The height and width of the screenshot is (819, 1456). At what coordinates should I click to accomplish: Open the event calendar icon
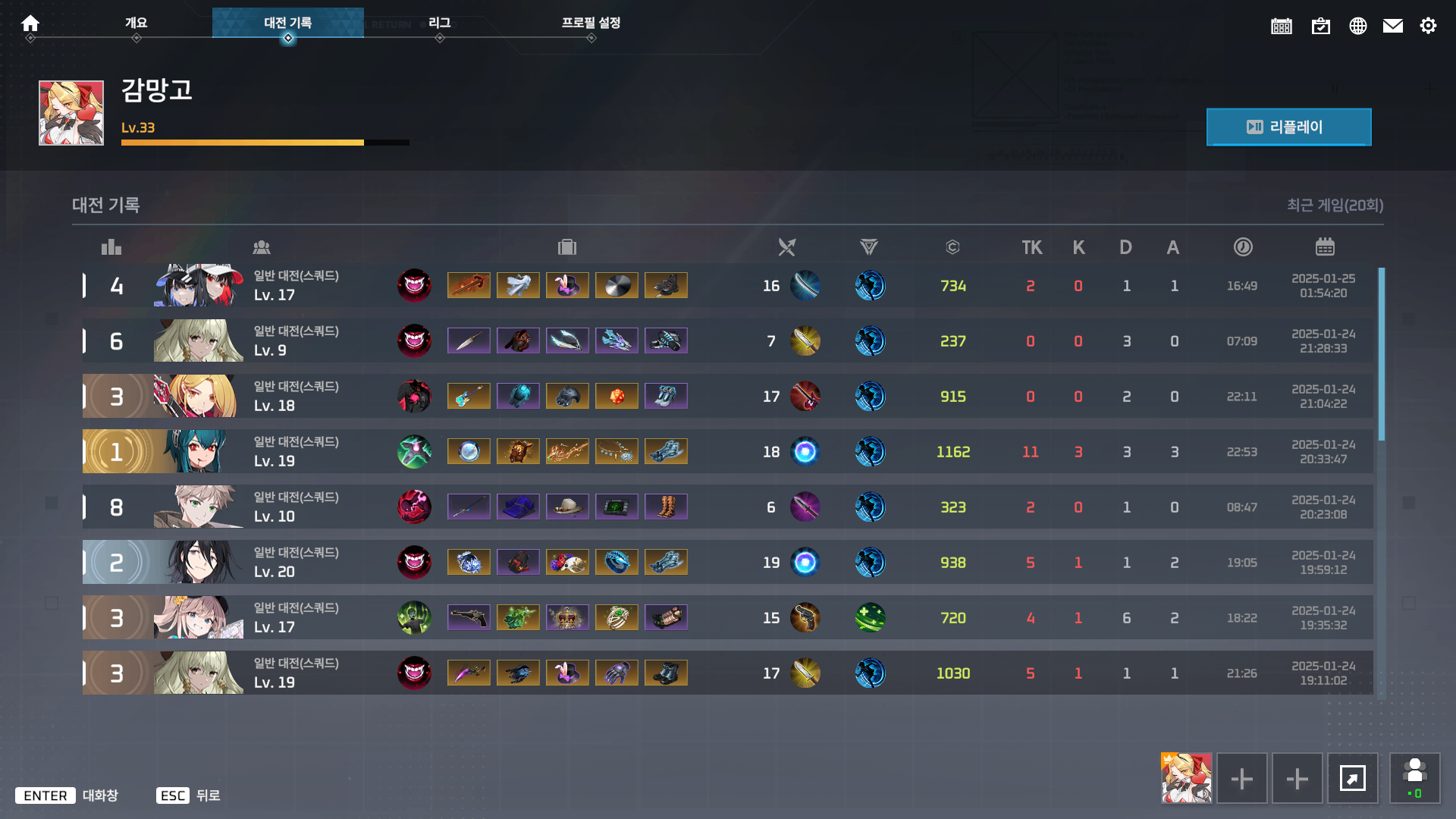click(1282, 25)
